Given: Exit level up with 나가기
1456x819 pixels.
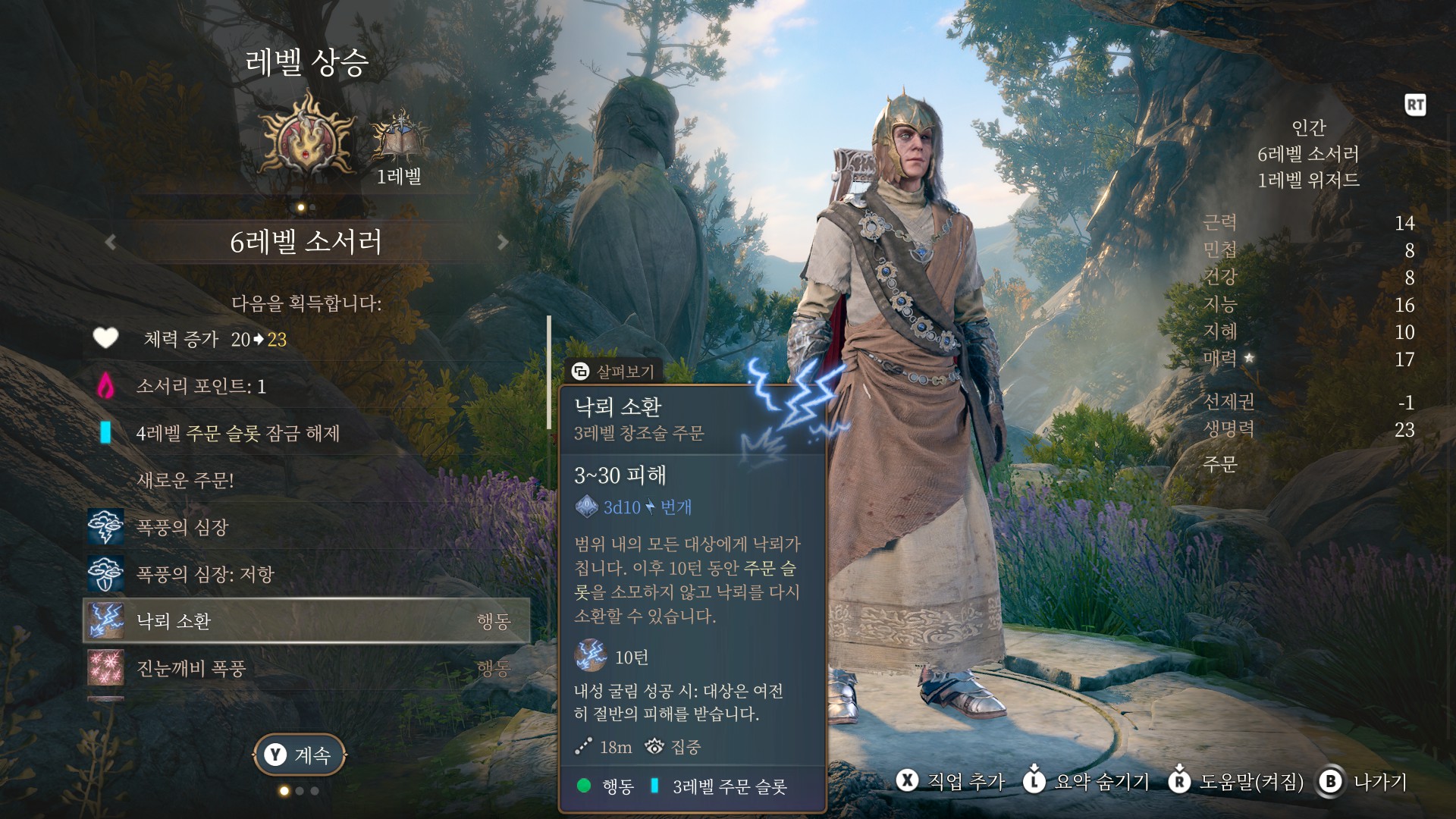Looking at the screenshot, I should coord(1363,781).
